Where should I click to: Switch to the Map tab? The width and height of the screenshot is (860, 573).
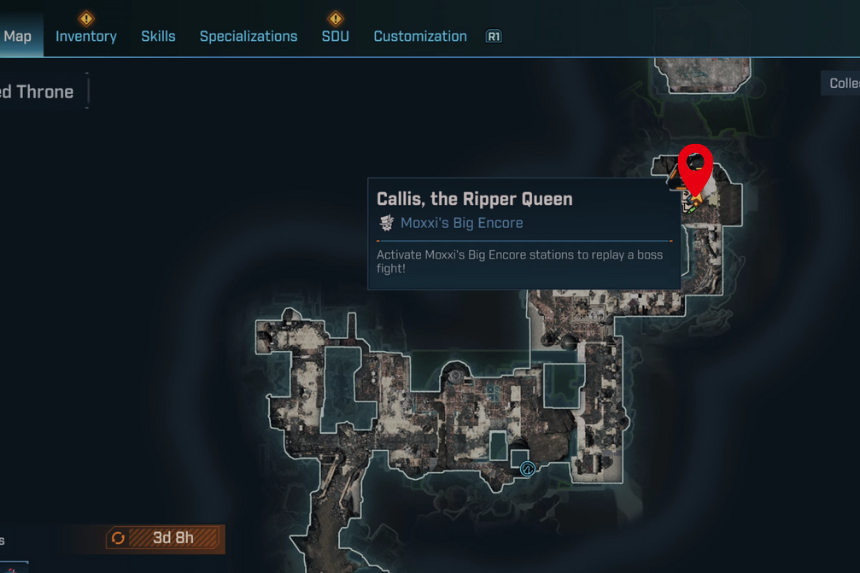click(18, 36)
